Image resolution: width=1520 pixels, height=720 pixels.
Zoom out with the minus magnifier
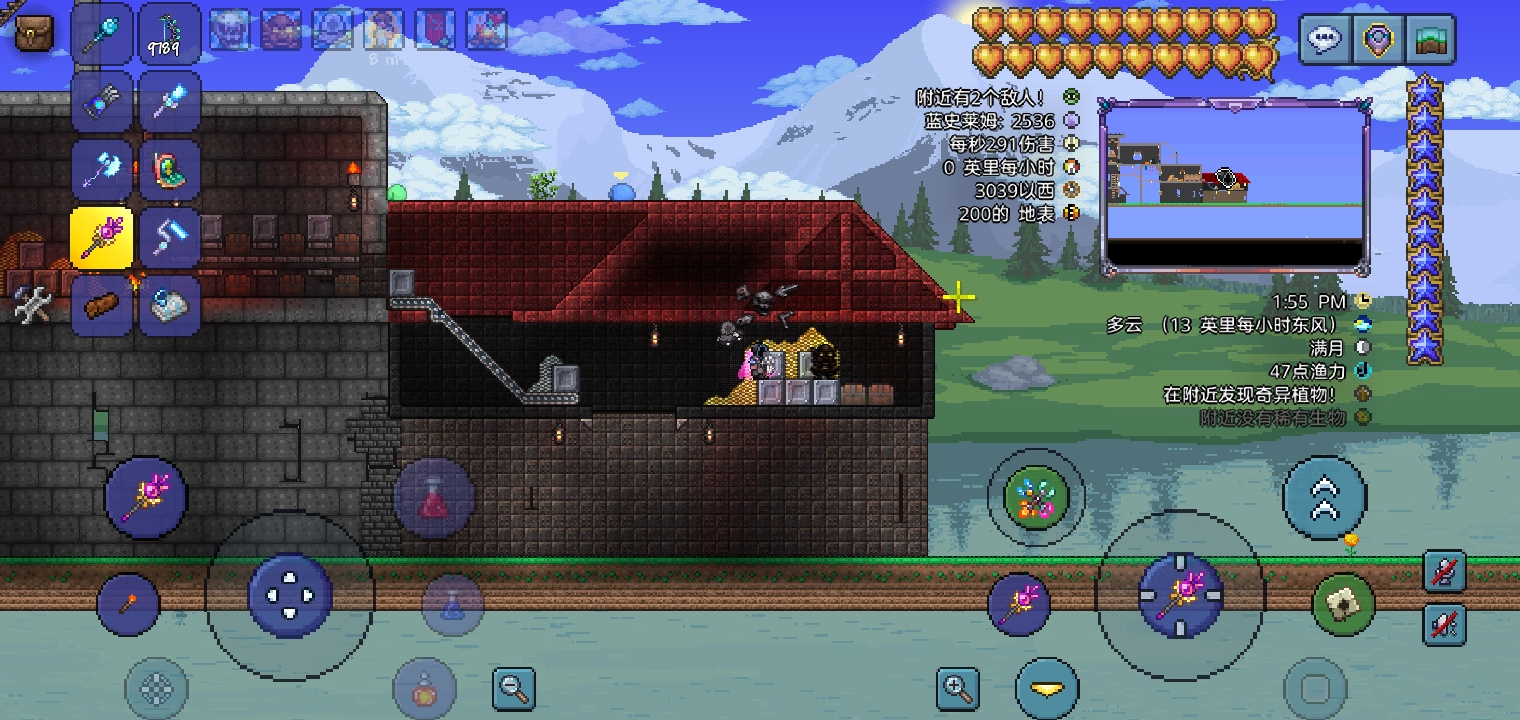pos(514,688)
